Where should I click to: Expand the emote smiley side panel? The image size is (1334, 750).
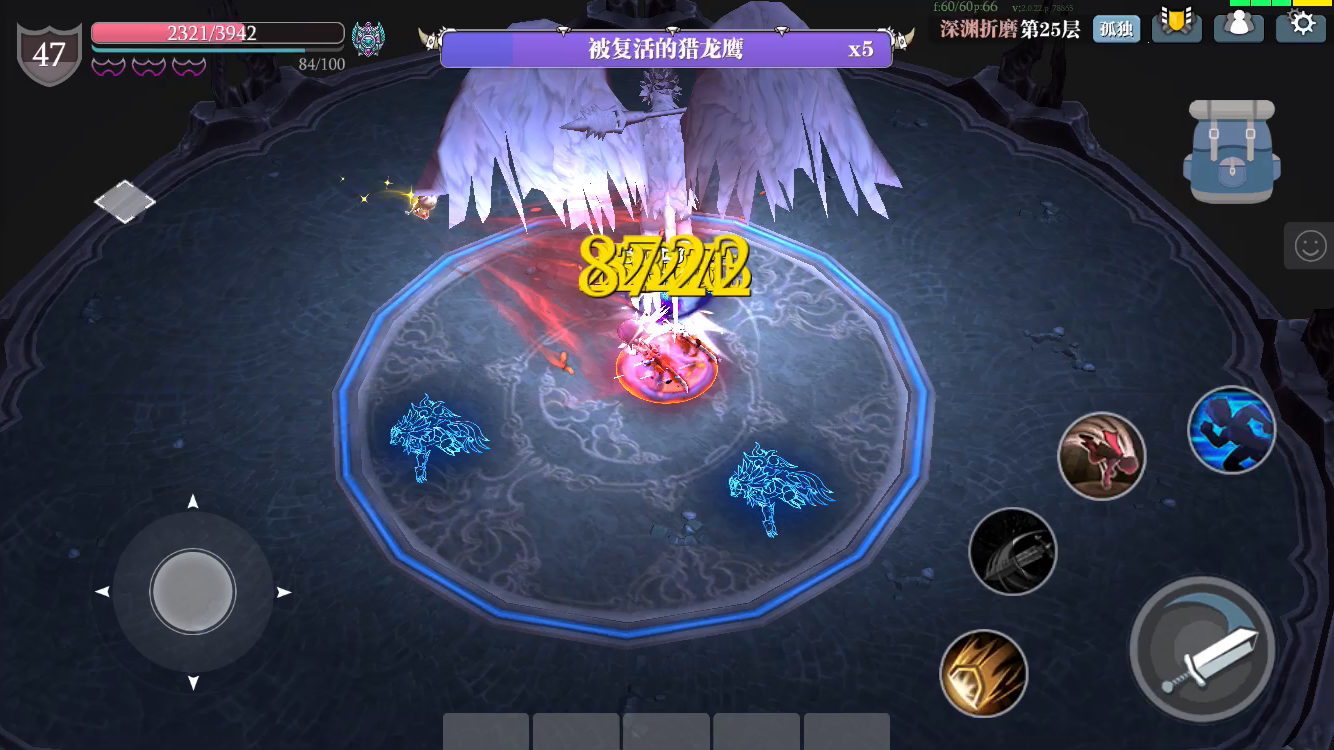tap(1310, 245)
